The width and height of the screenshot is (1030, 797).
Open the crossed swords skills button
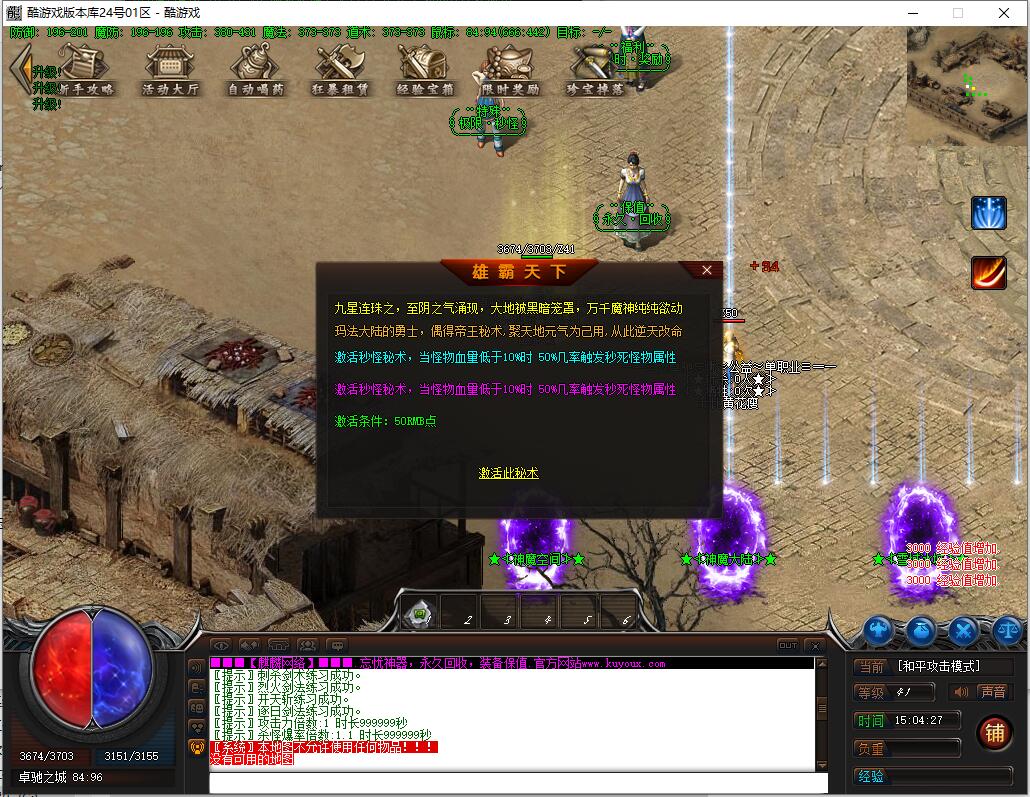[963, 630]
